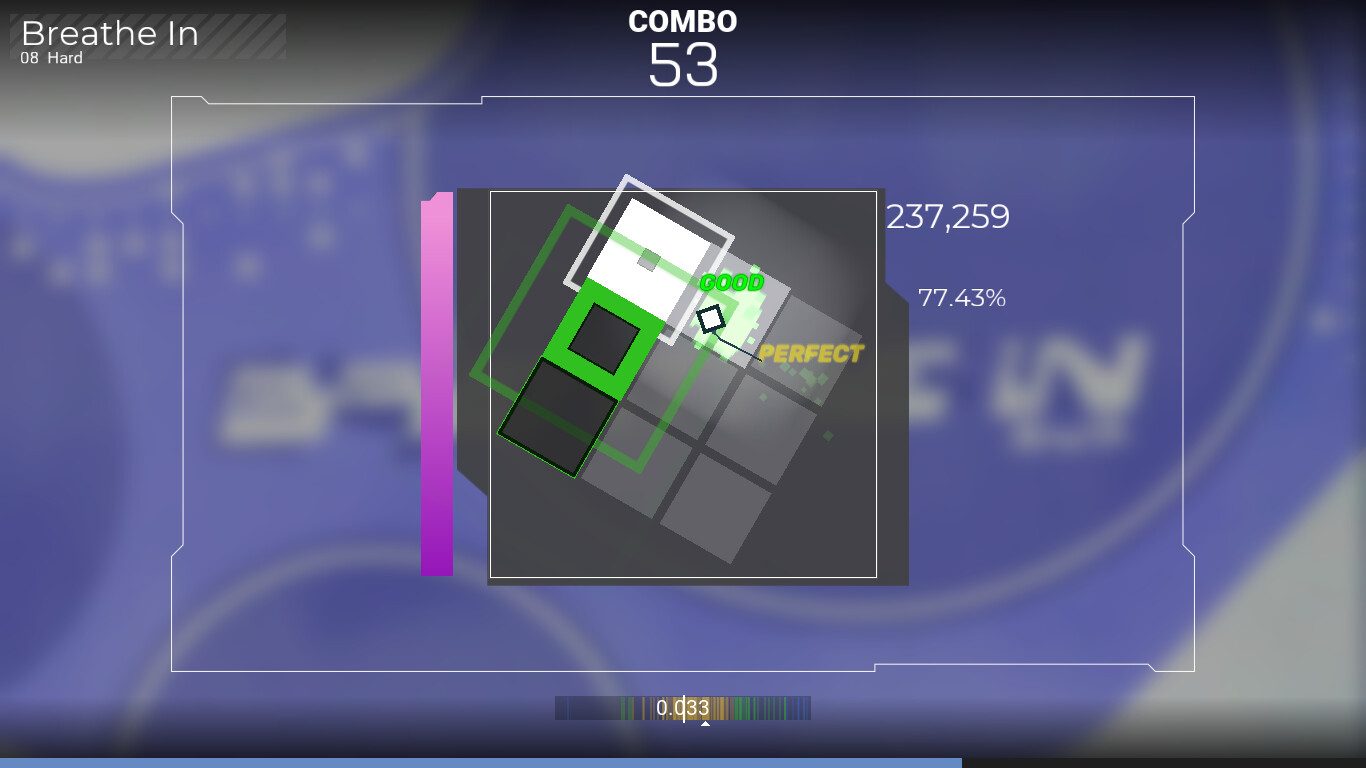Toggle the GOOD judgment label
Screen dimensions: 1366x768
coord(733,283)
